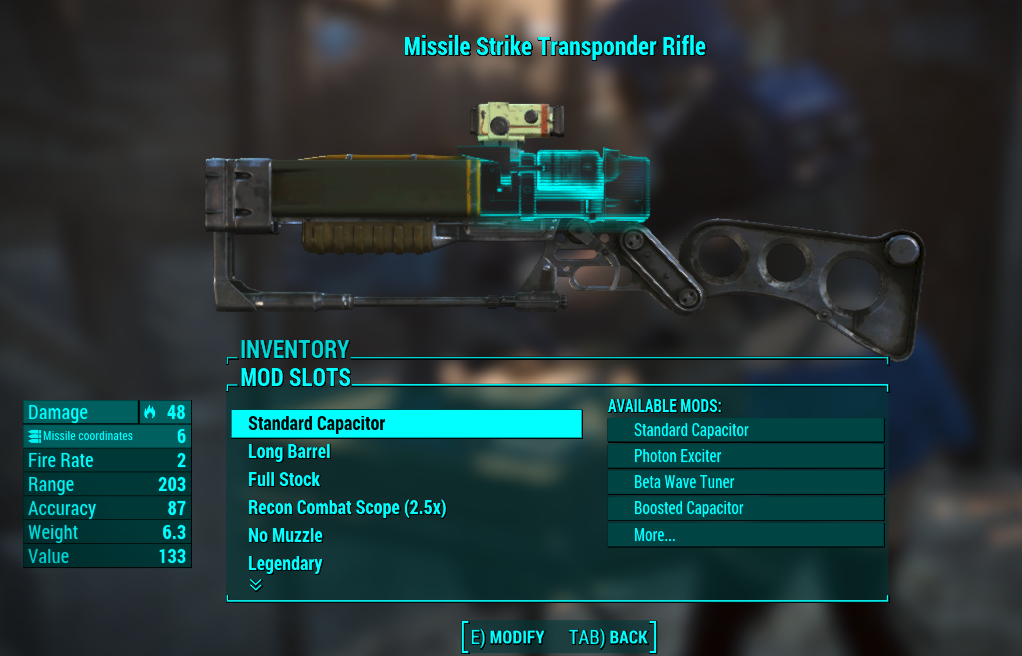Pick the Legendary mod slot
Screen dimensions: 1022x656
pyautogui.click(x=285, y=564)
